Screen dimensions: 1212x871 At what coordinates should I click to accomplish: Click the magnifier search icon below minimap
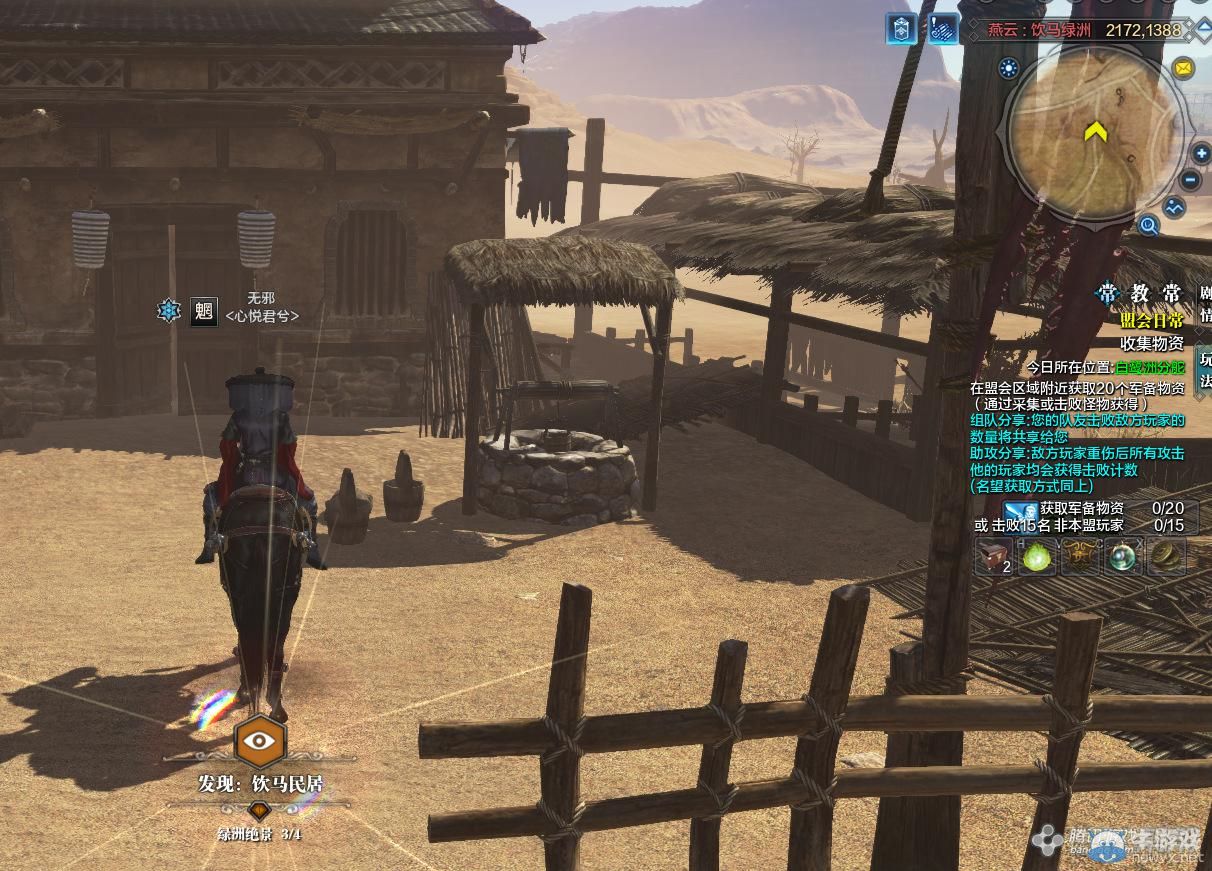pyautogui.click(x=1148, y=226)
